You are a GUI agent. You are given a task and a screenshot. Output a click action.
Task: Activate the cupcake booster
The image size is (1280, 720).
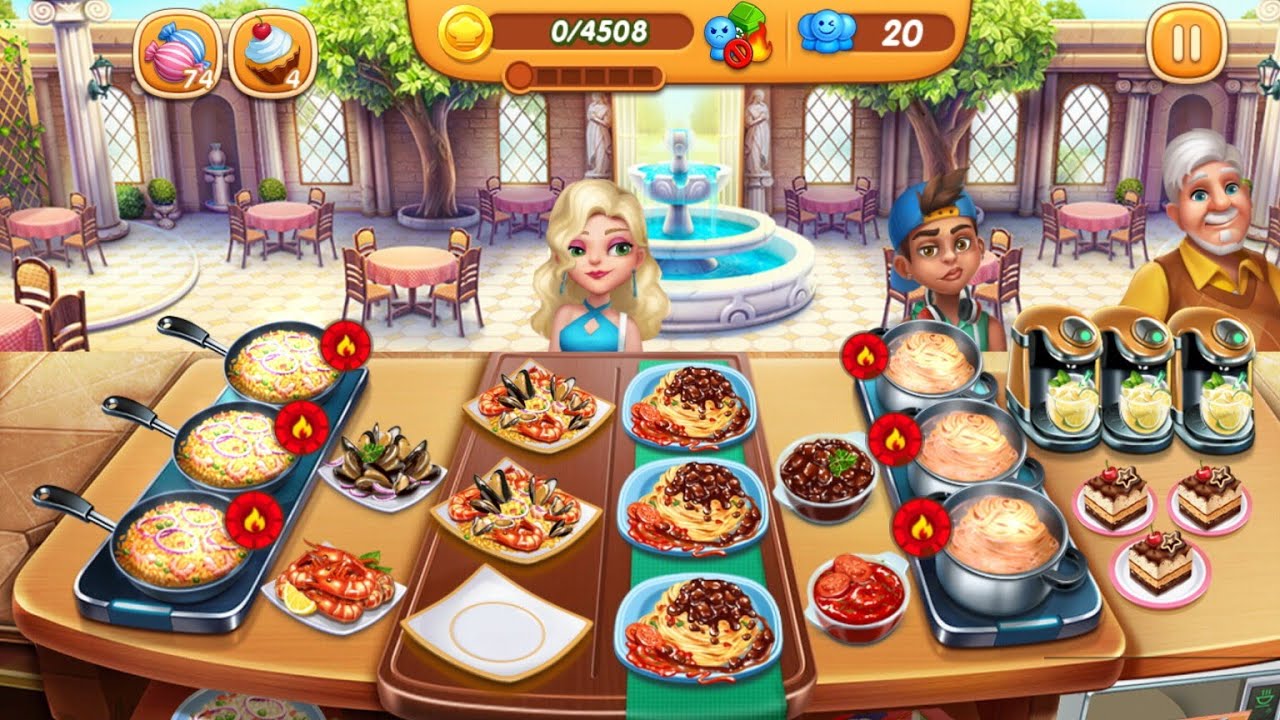point(272,53)
